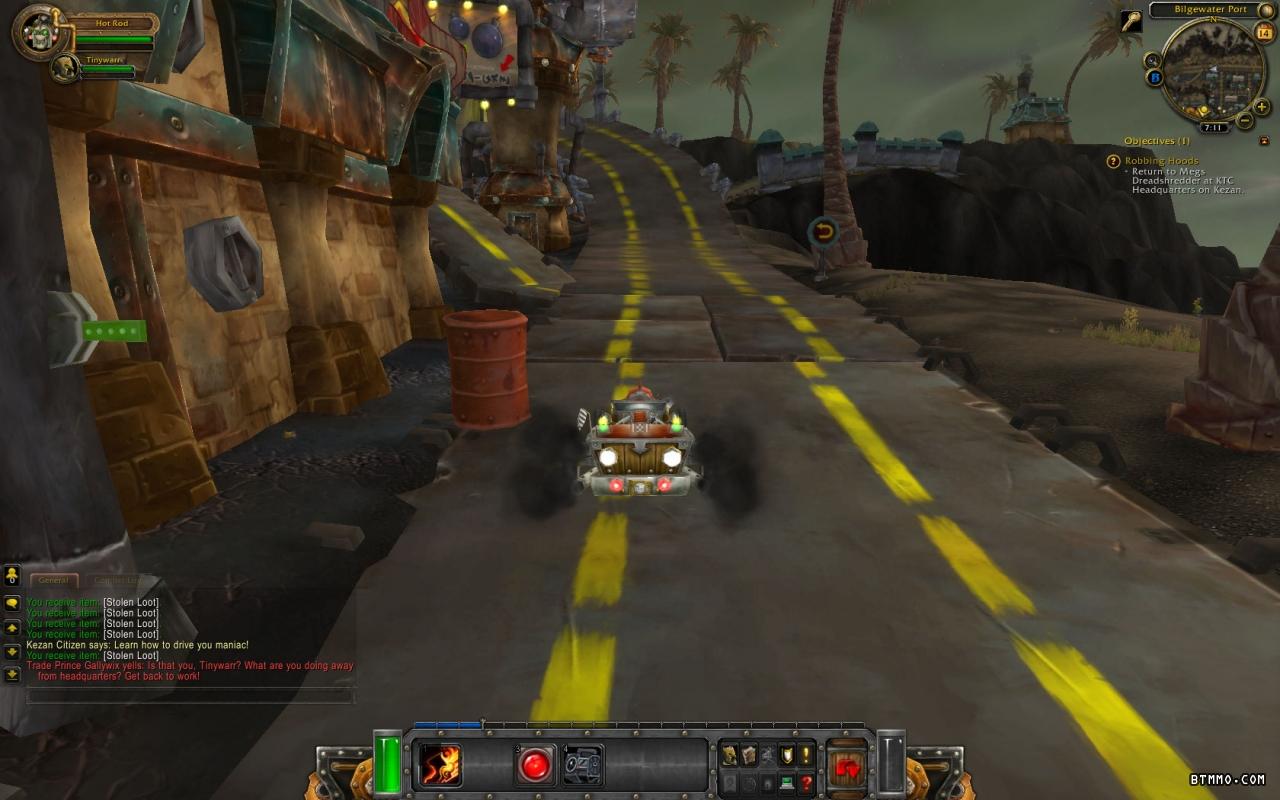Open the shield-shaped micro menu icon
Screen dimensions: 1280x800
786,756
